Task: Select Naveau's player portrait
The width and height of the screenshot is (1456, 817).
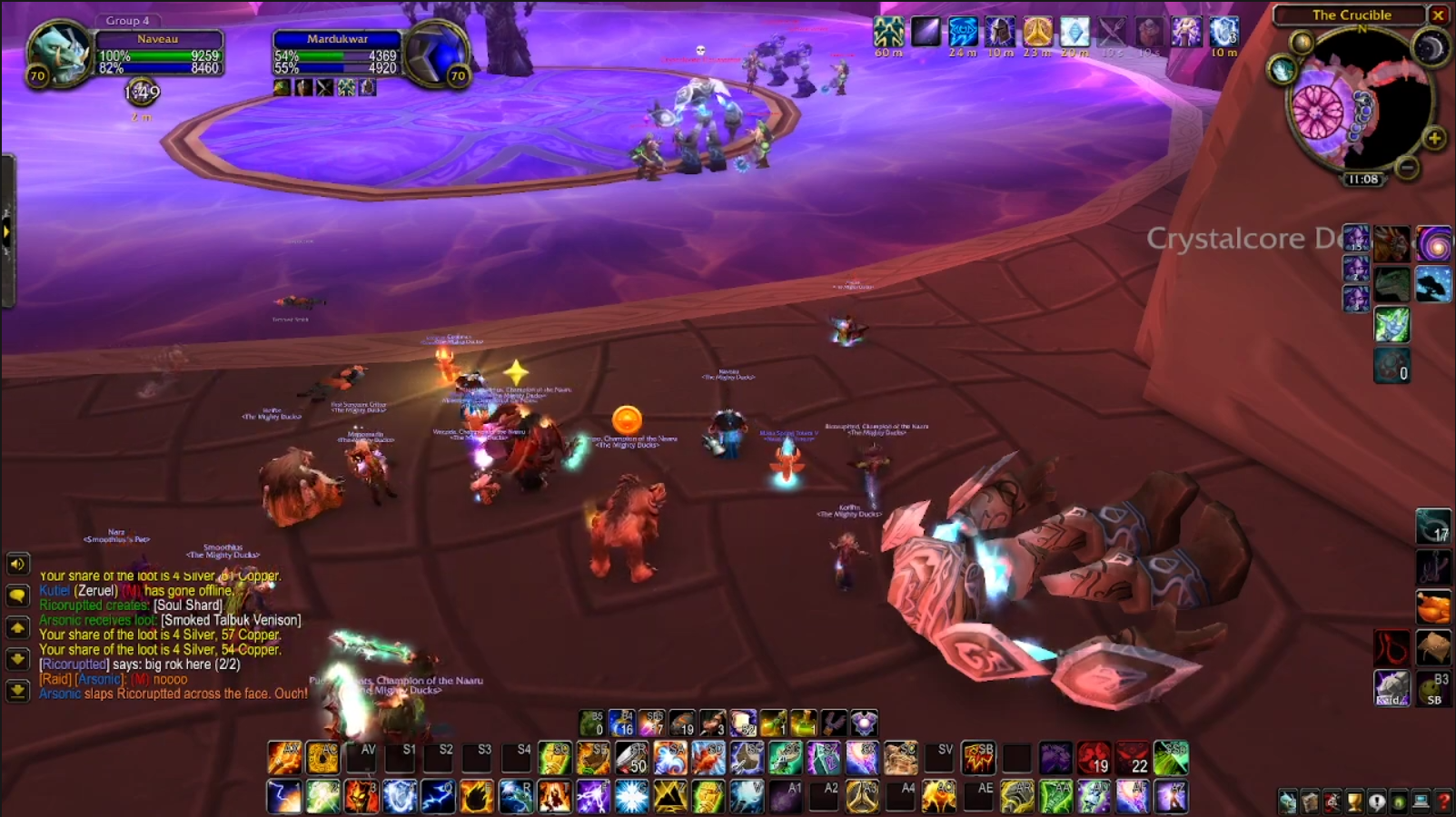Action: click(60, 53)
